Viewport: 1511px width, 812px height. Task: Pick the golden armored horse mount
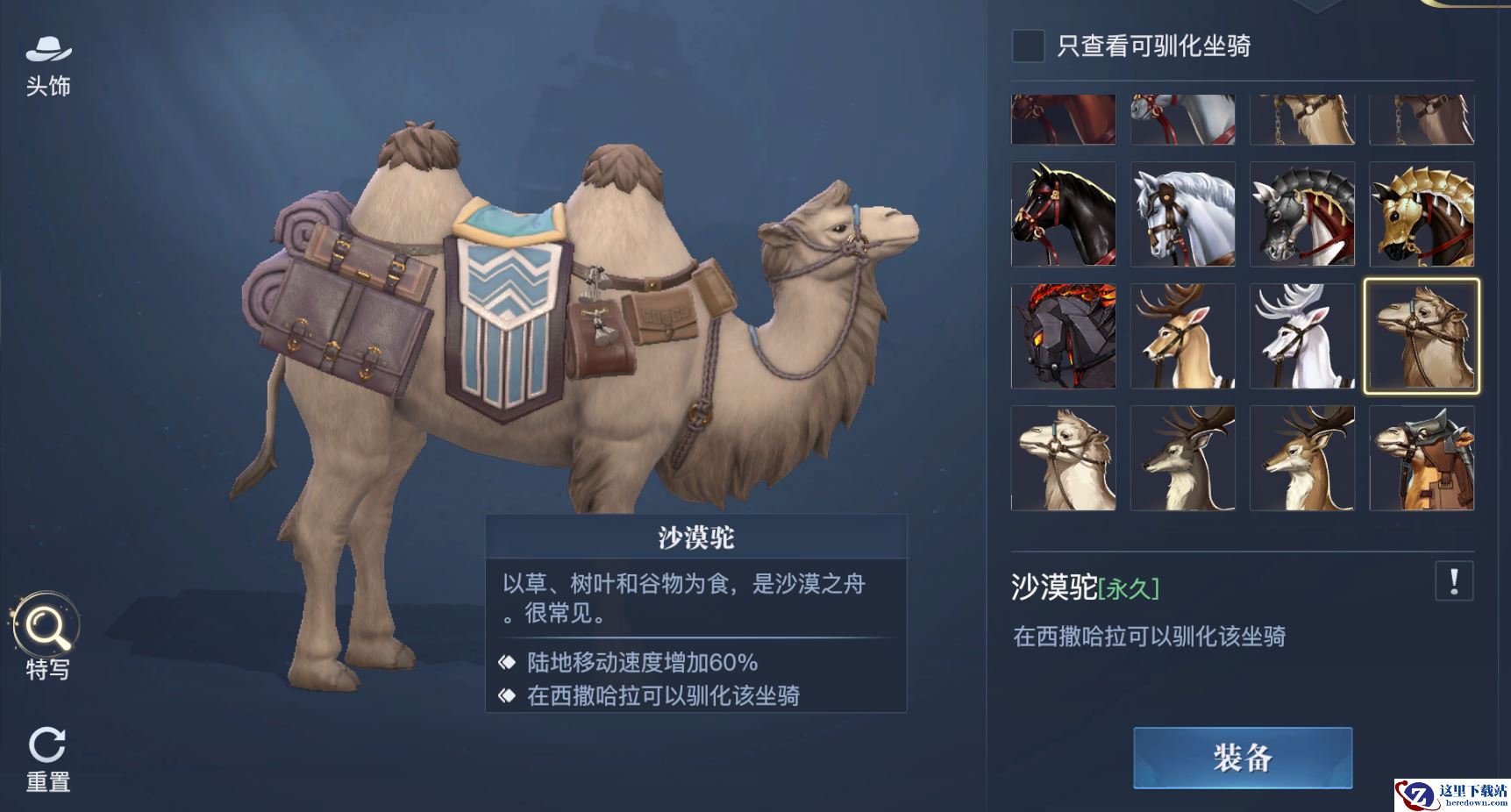(x=1421, y=214)
